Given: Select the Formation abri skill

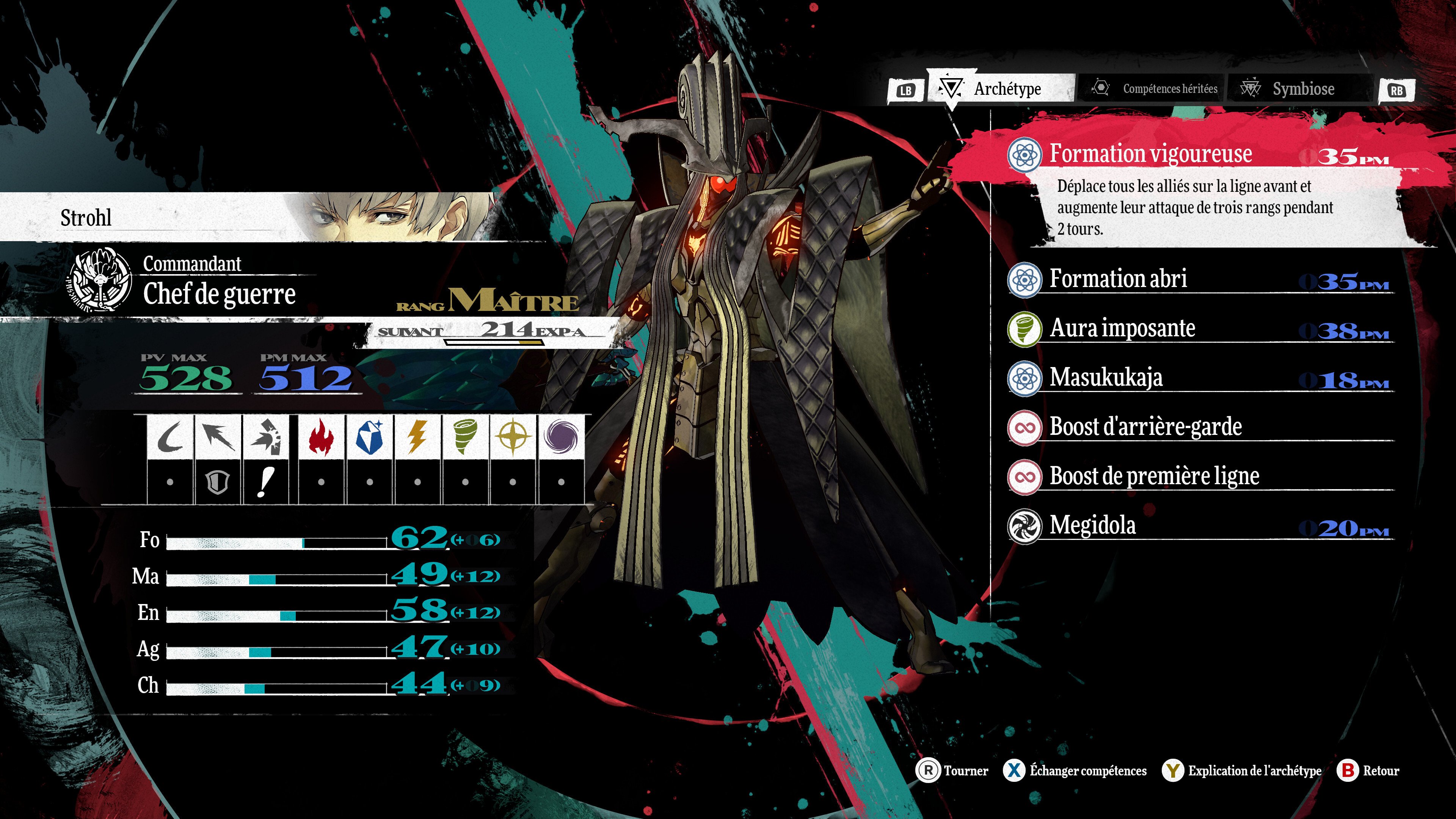Looking at the screenshot, I should coord(1118,279).
